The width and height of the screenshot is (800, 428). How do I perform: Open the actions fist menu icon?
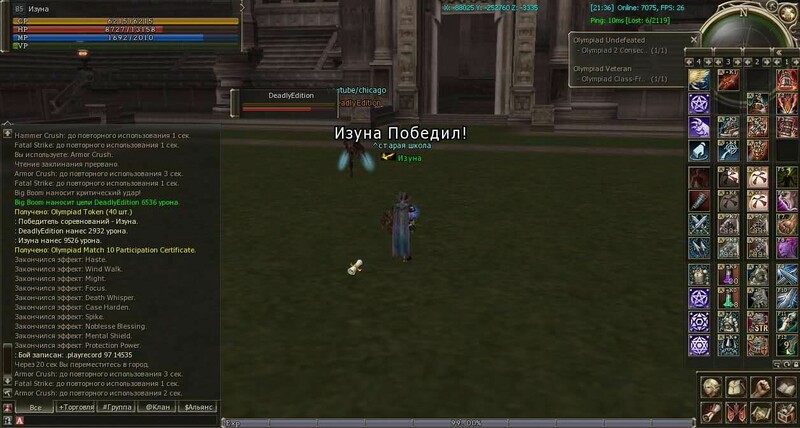click(x=760, y=387)
